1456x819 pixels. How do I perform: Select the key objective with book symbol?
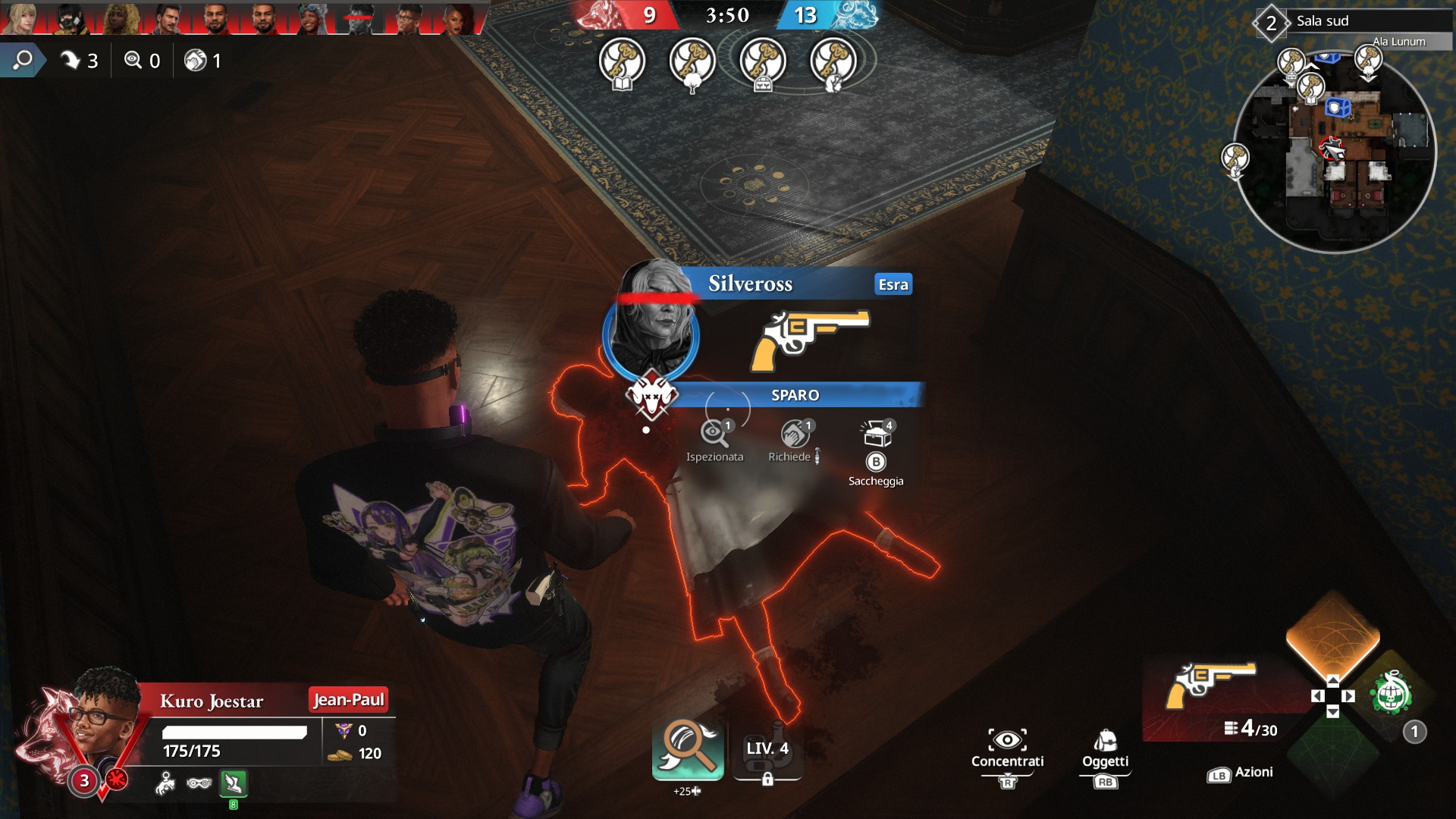(x=622, y=62)
